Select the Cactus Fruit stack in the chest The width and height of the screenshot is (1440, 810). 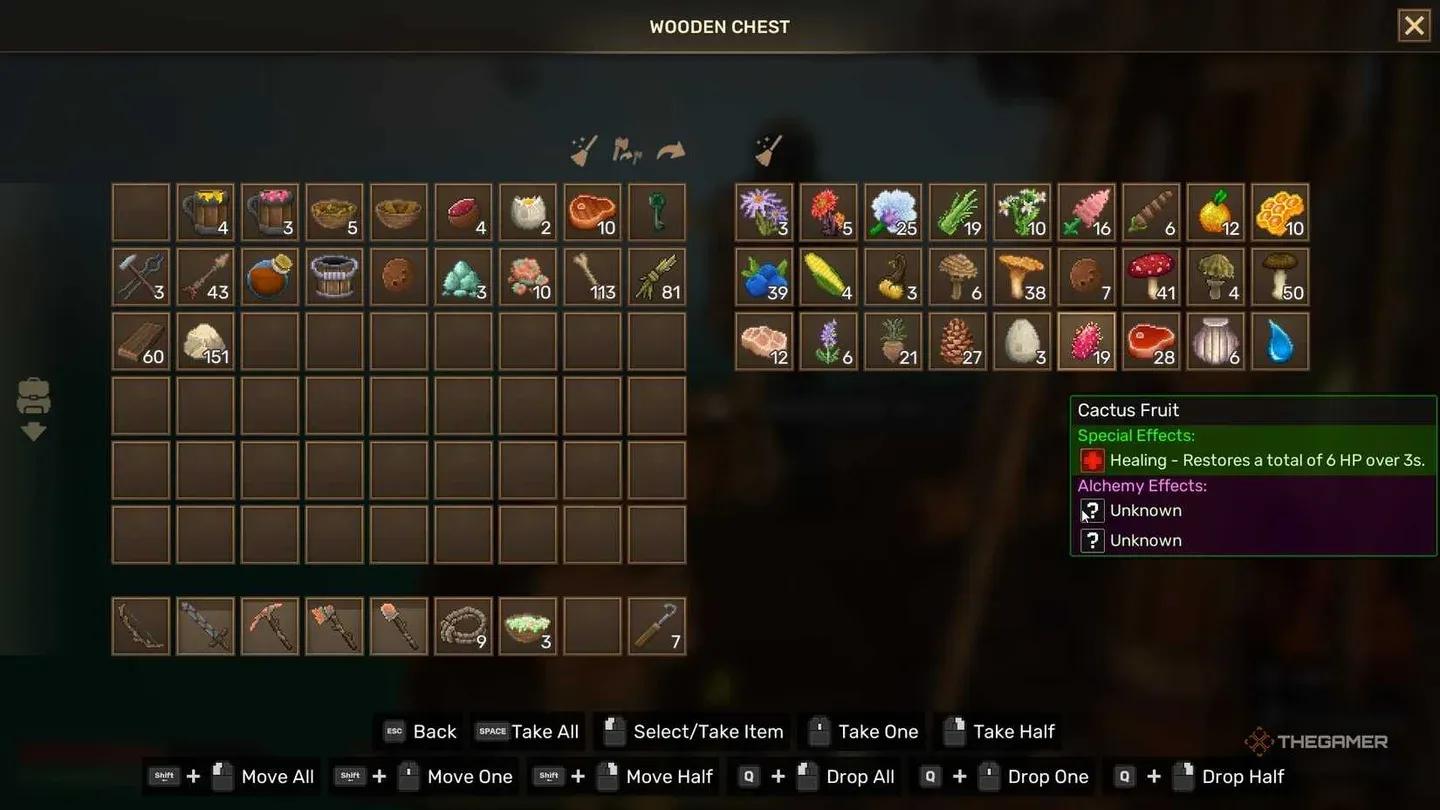pyautogui.click(x=1086, y=340)
